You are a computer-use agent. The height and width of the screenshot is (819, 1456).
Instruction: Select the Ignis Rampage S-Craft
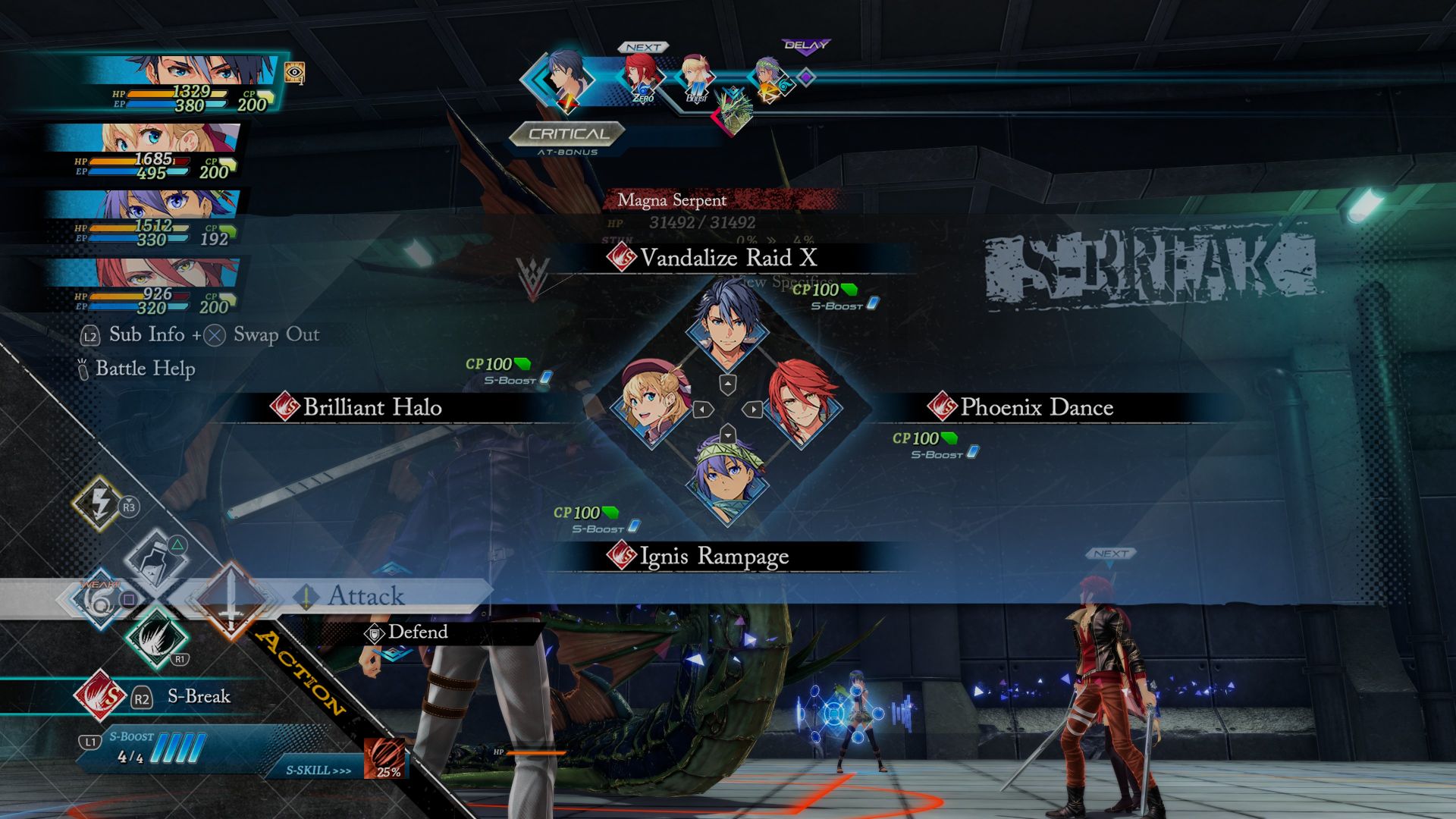tap(707, 556)
